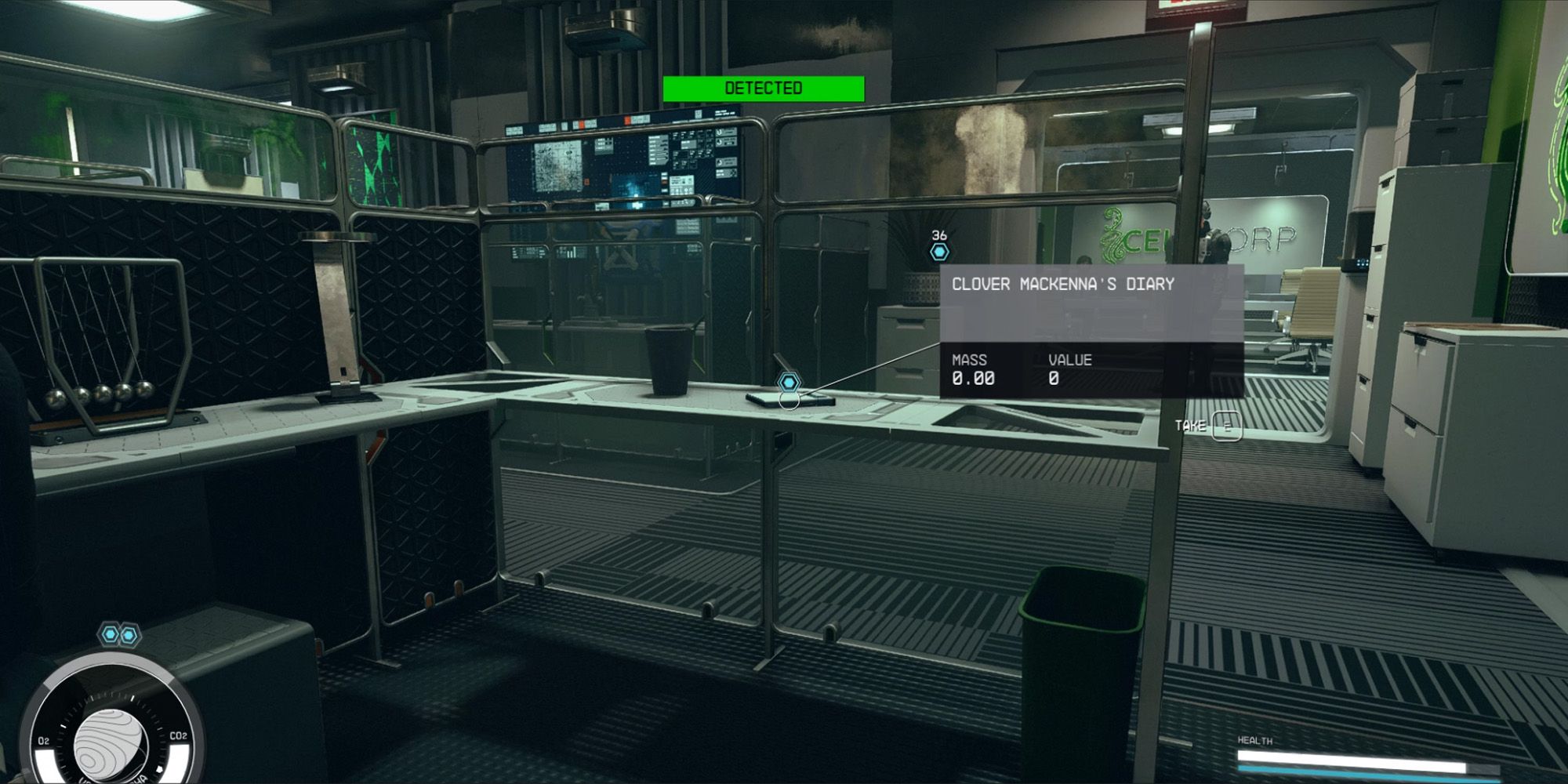Click the CO2 label on the compass gauge
The height and width of the screenshot is (784, 1568).
click(179, 735)
